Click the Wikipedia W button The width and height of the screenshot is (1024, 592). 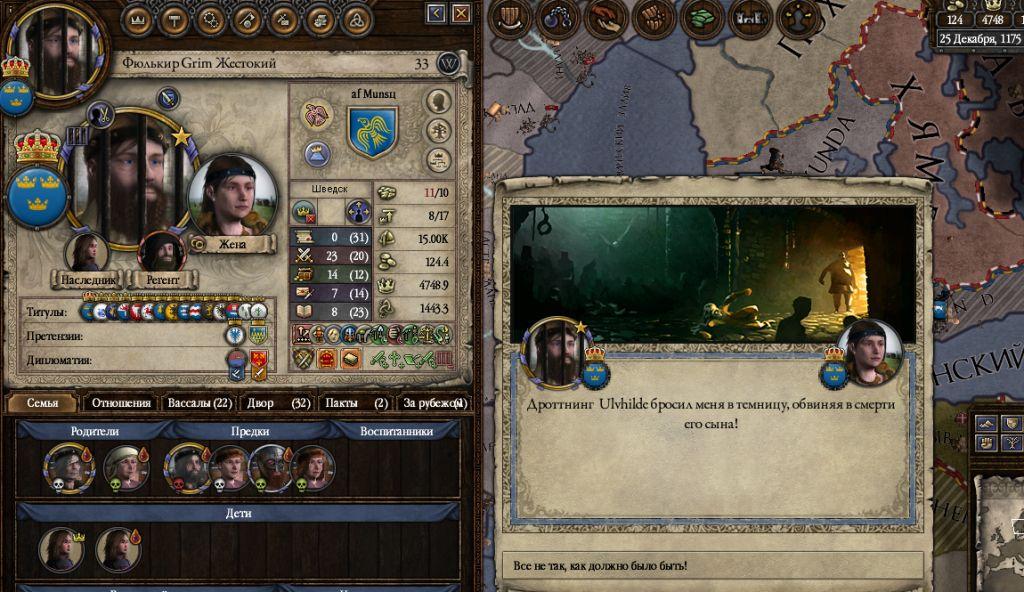coord(449,63)
